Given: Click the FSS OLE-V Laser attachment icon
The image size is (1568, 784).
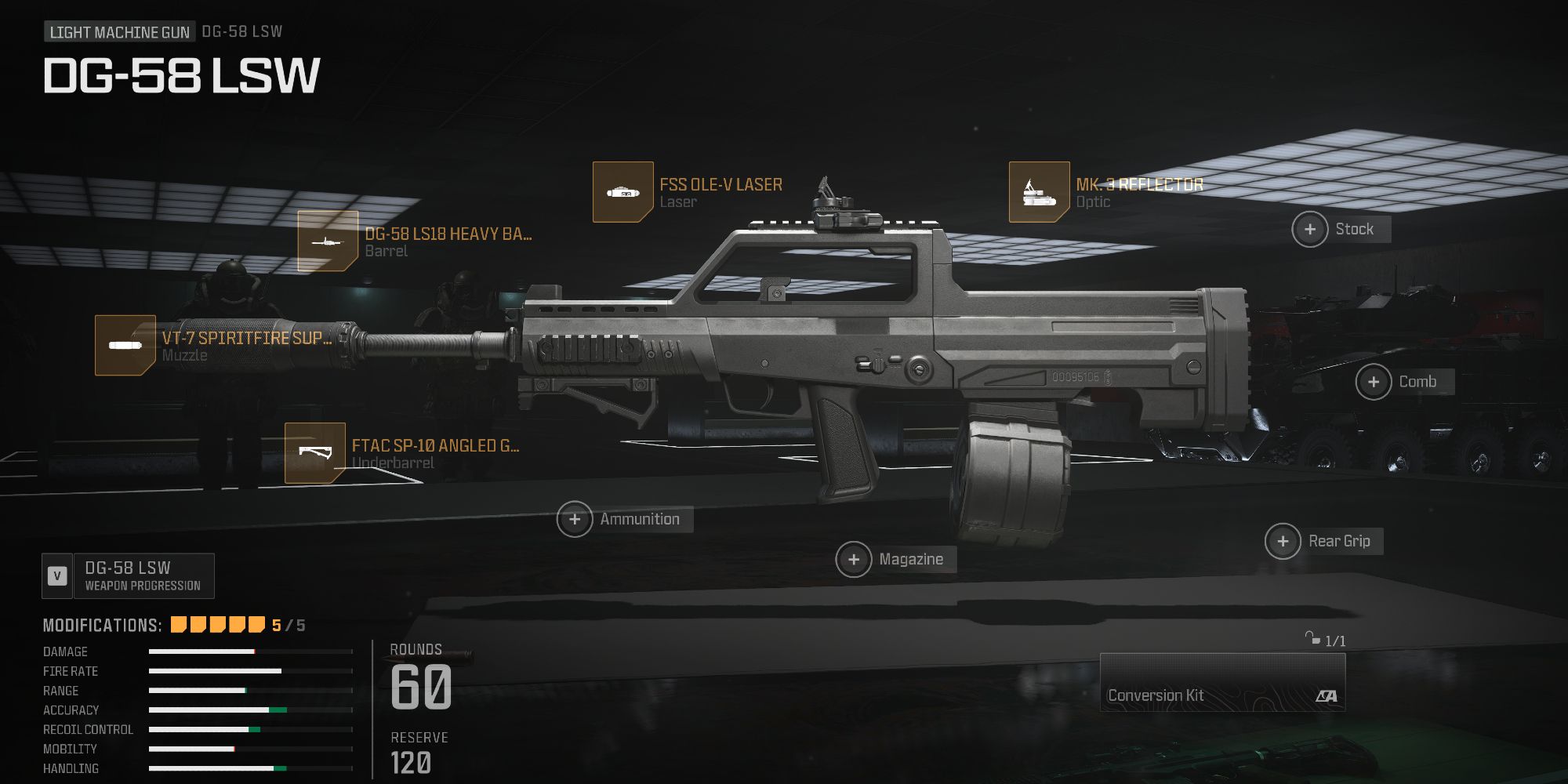Looking at the screenshot, I should (x=623, y=191).
